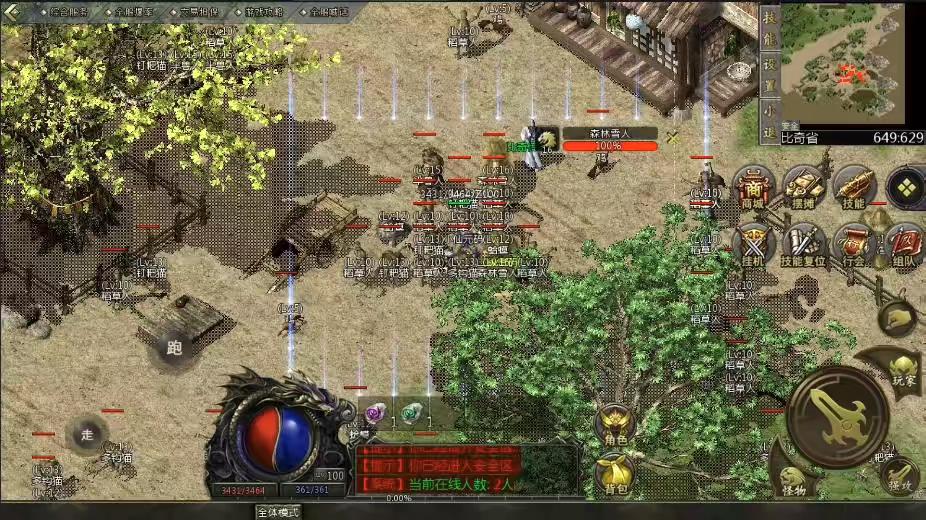Select the 怪物 monster target button
The image size is (926, 520).
pyautogui.click(x=793, y=482)
